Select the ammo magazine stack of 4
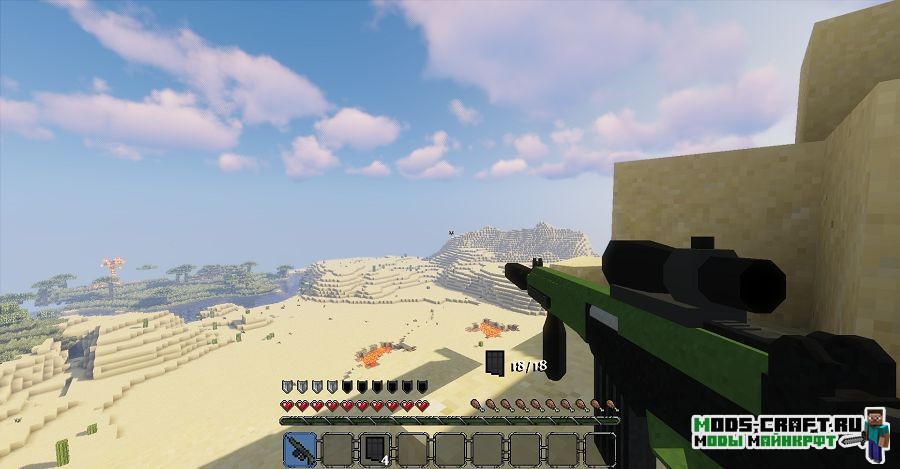Image resolution: width=900 pixels, height=469 pixels. tap(374, 449)
